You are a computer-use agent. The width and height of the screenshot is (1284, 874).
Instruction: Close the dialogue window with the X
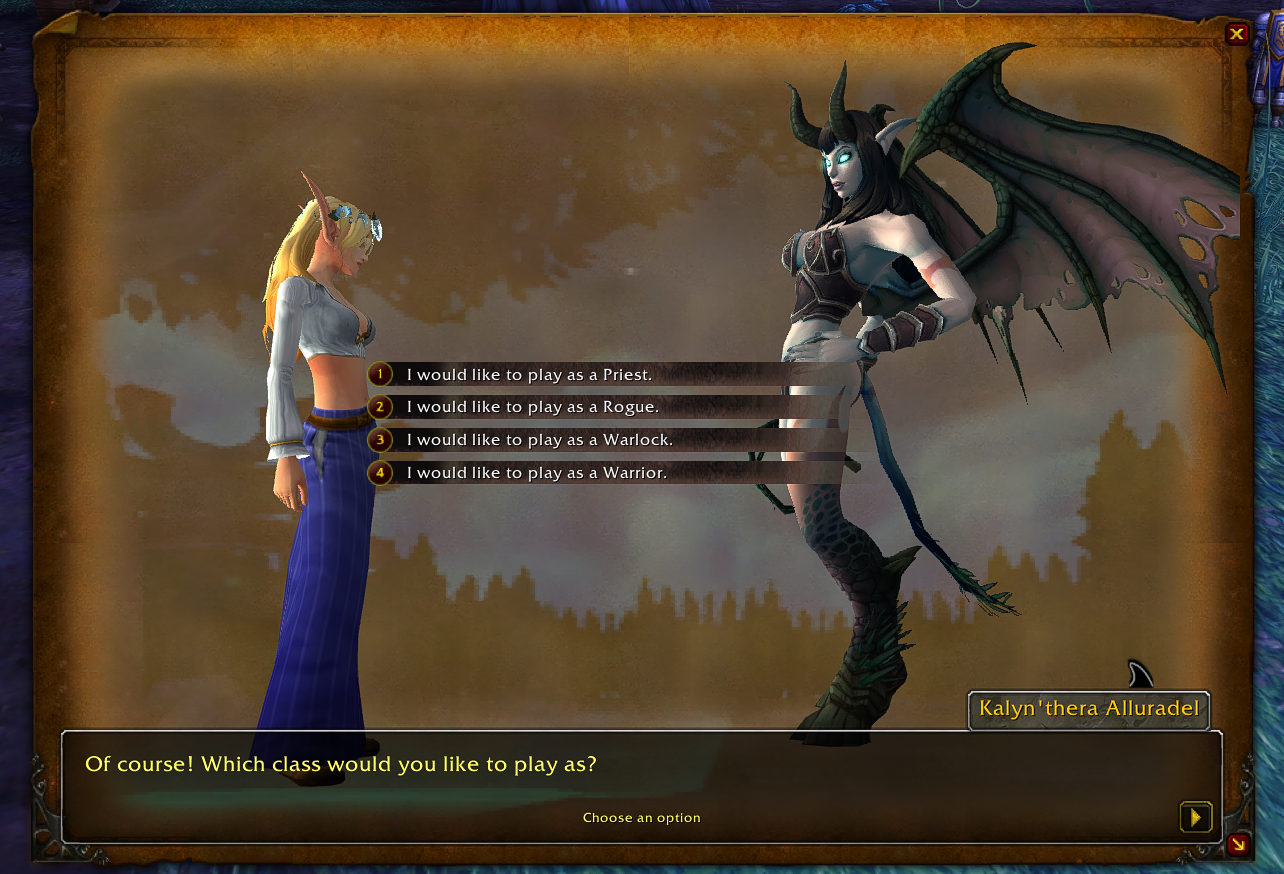coord(1237,34)
